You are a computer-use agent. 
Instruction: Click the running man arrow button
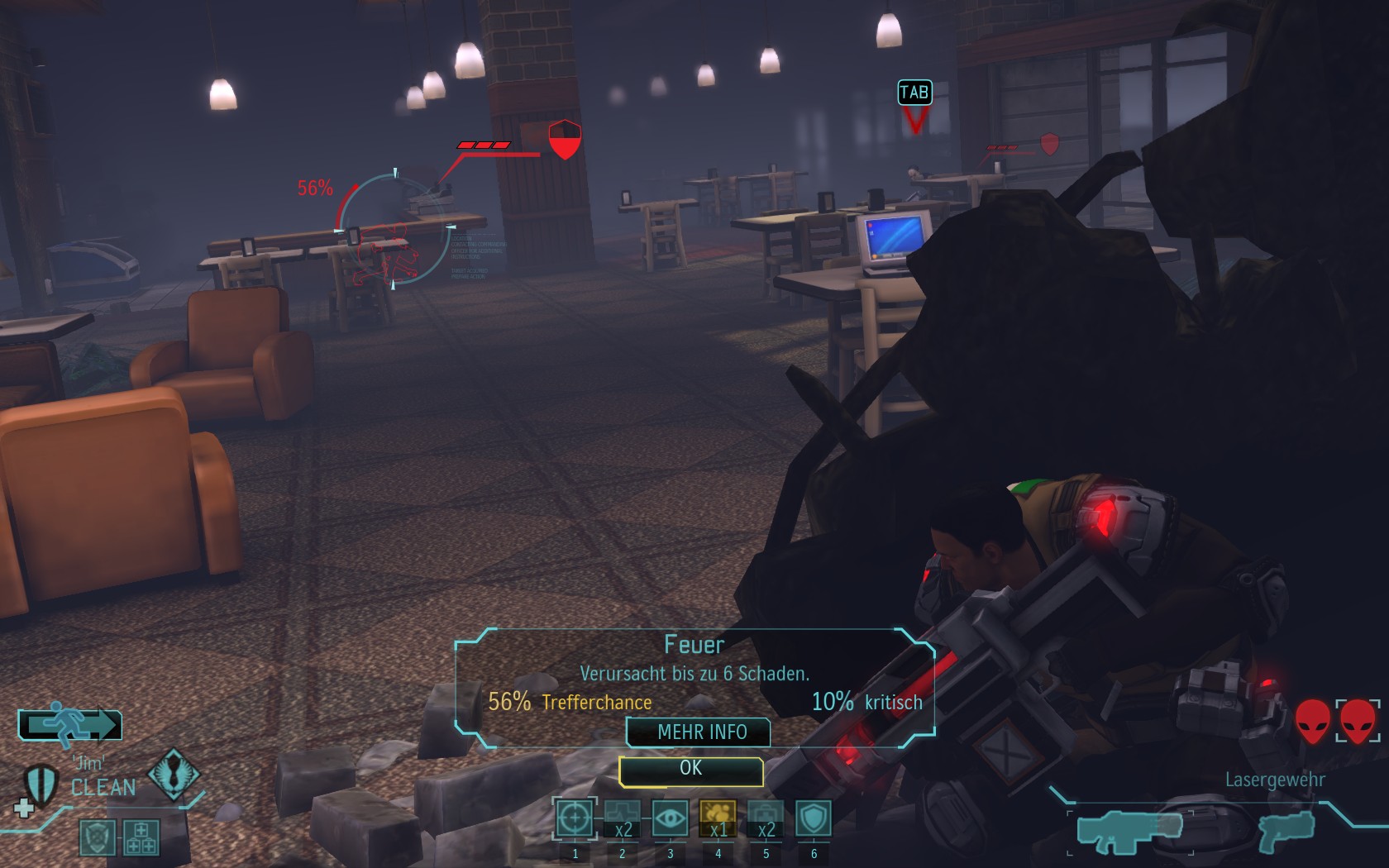click(x=70, y=724)
